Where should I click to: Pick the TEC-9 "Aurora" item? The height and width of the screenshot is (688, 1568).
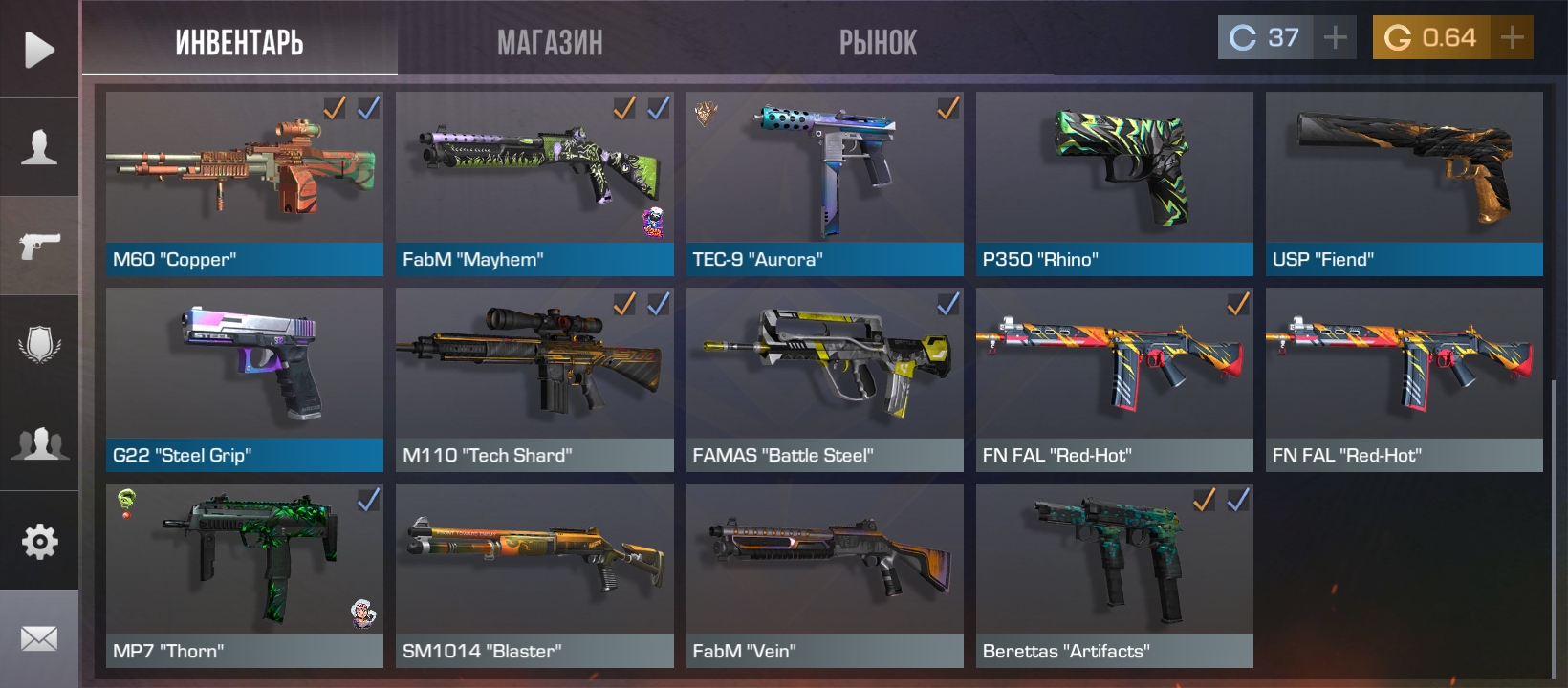[x=824, y=183]
